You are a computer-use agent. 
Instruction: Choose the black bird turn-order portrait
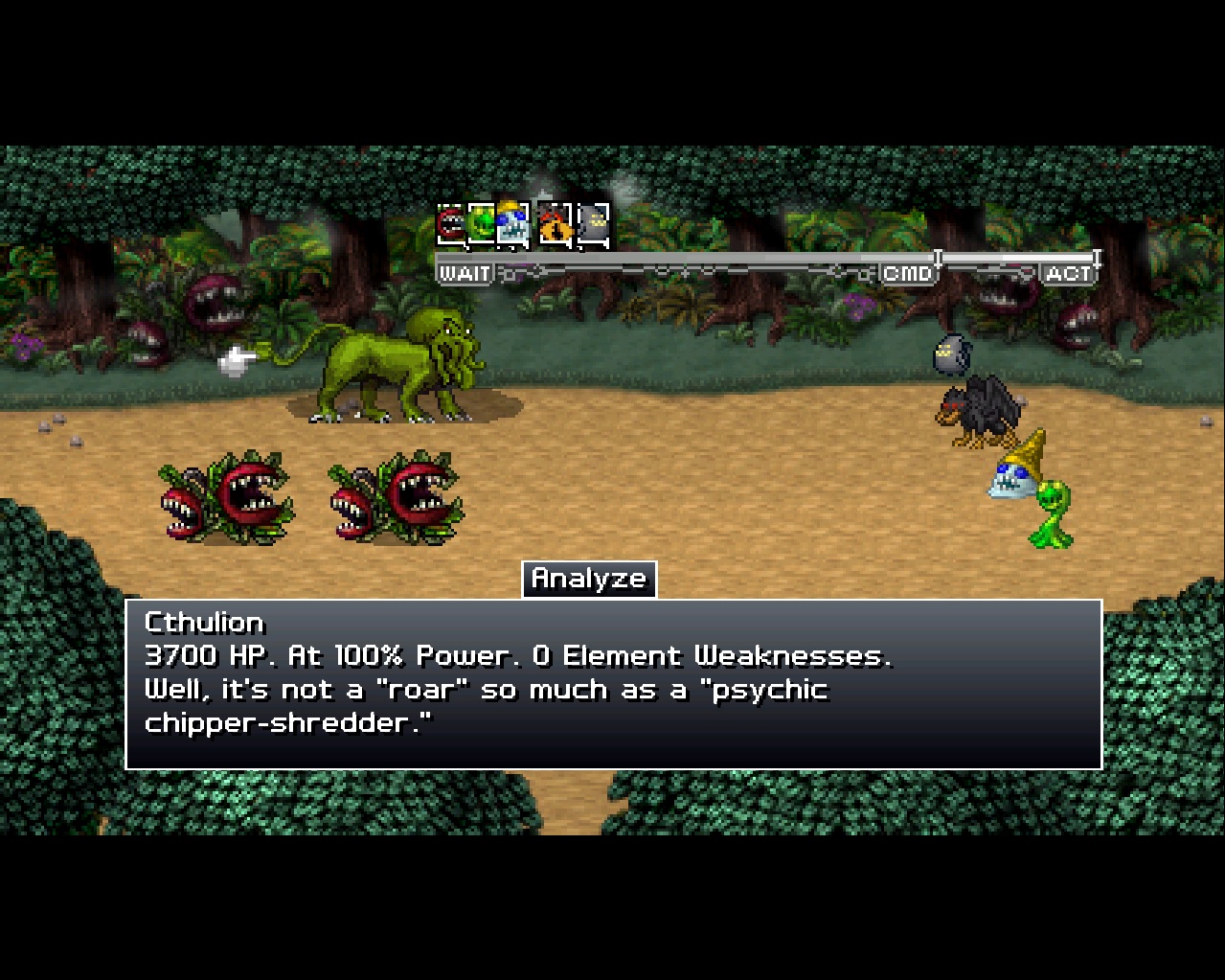click(555, 224)
